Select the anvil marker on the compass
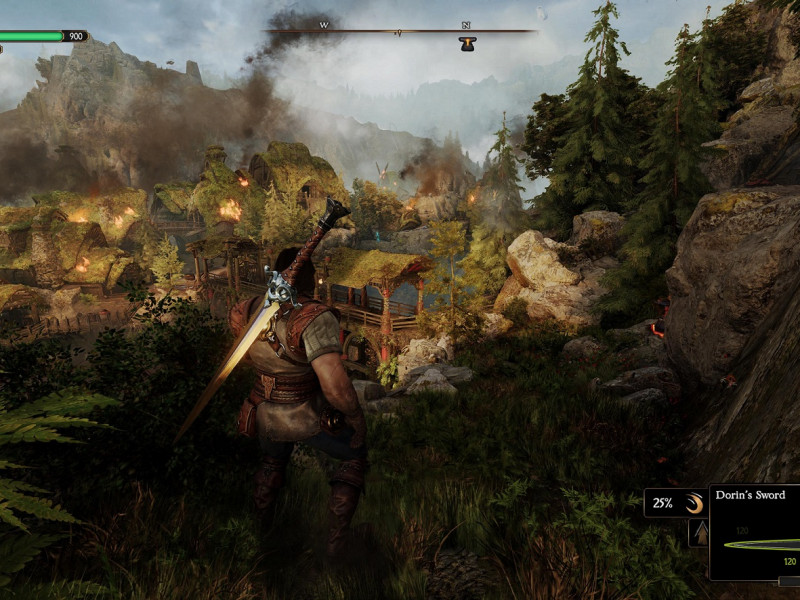This screenshot has width=800, height=600. [x=467, y=43]
